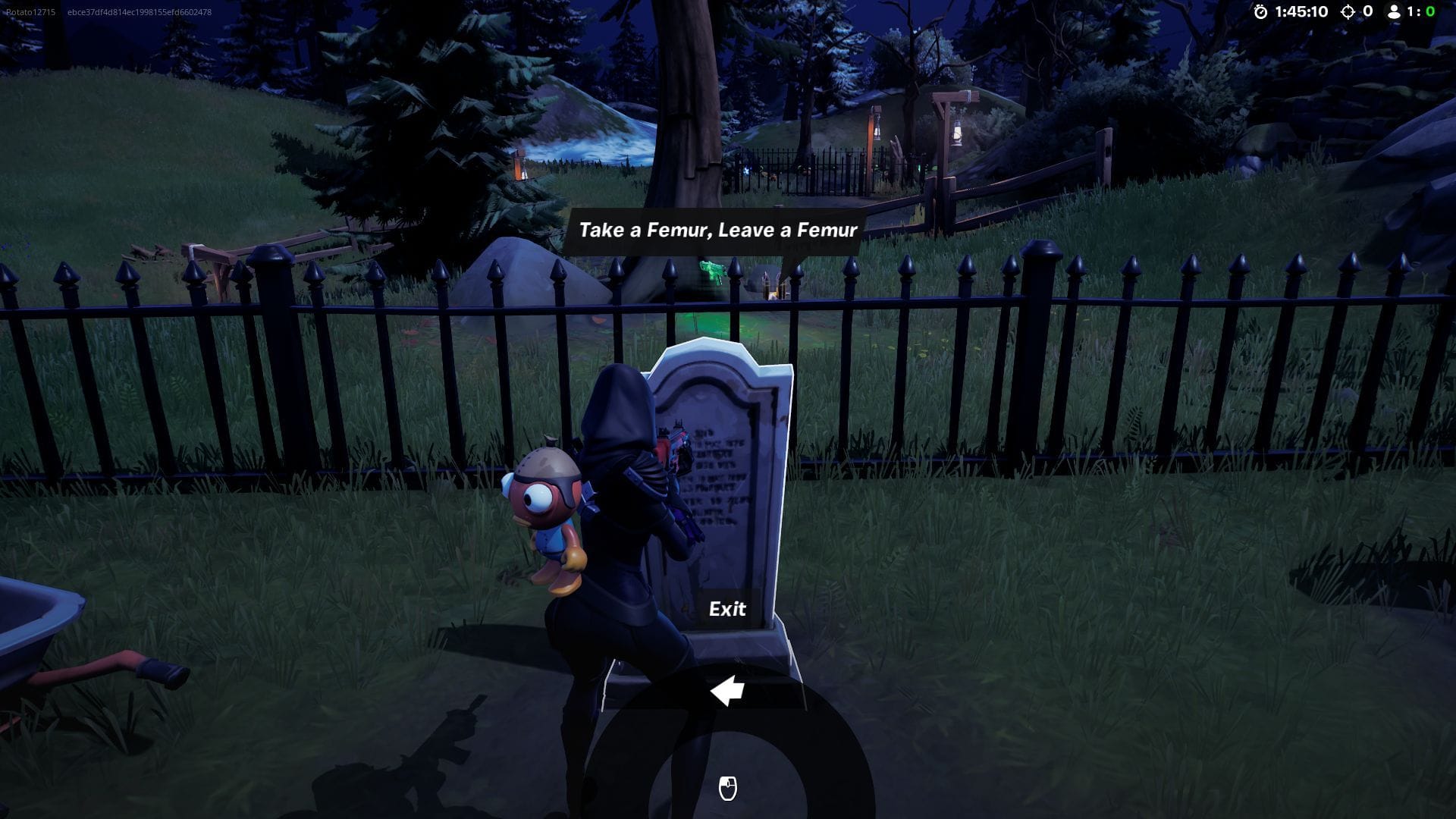Select the crosshair eliminations icon
The image size is (1456, 819).
click(1348, 12)
